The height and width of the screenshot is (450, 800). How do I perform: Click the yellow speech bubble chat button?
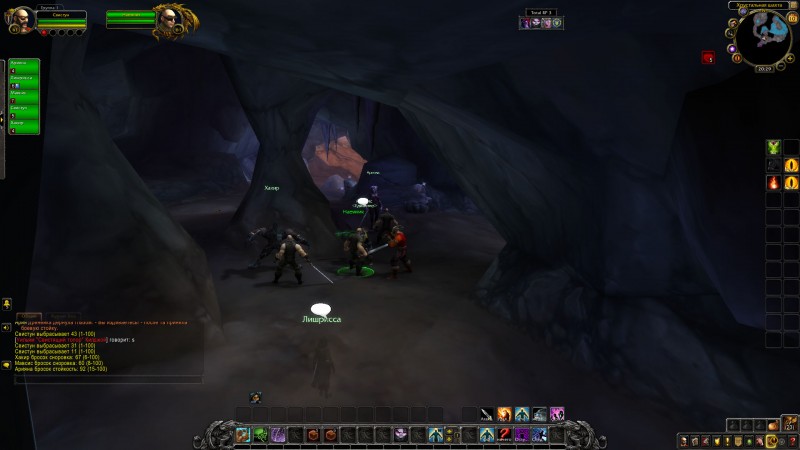(x=6, y=365)
